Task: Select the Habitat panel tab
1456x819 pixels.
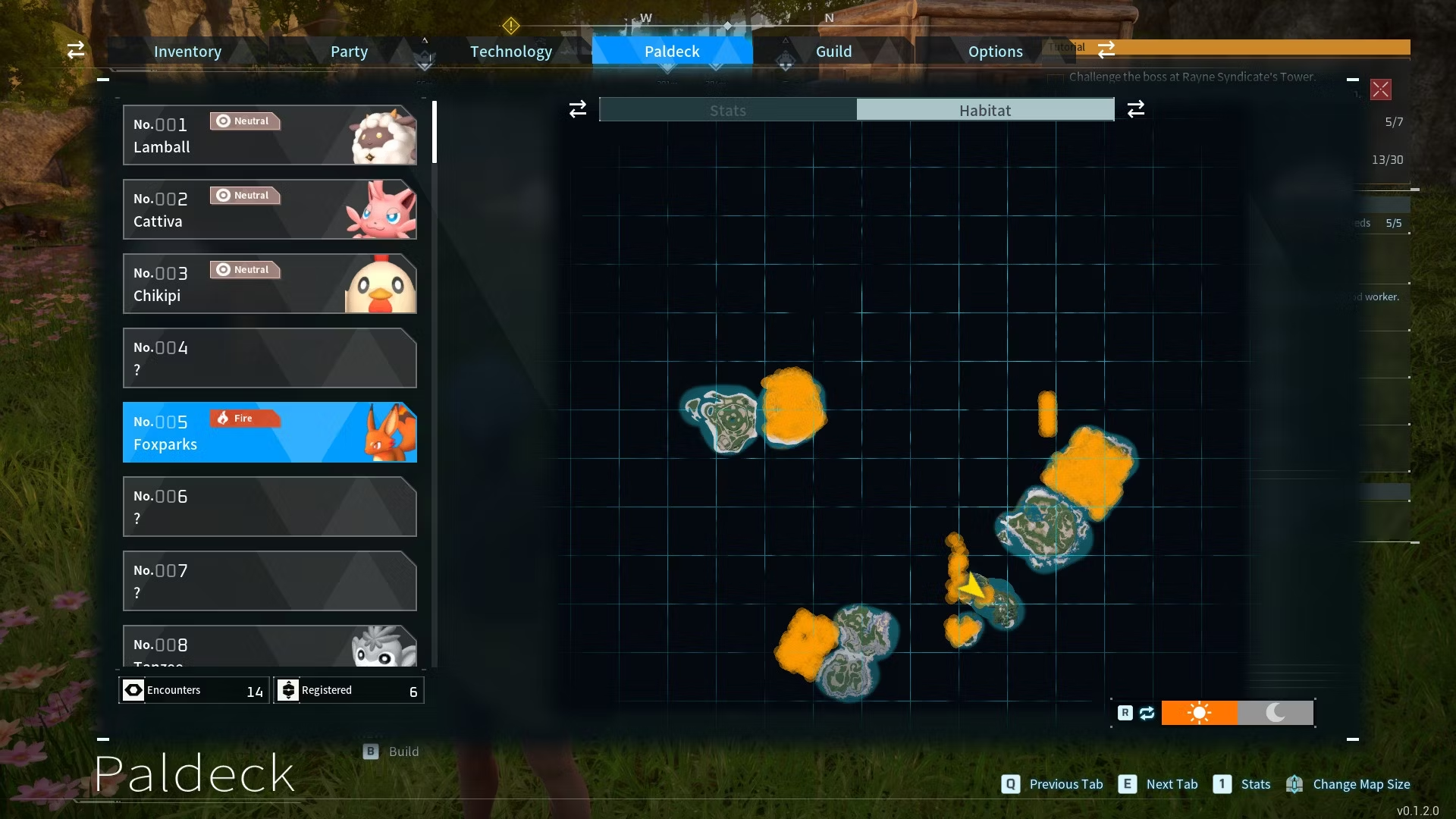Action: tap(985, 110)
